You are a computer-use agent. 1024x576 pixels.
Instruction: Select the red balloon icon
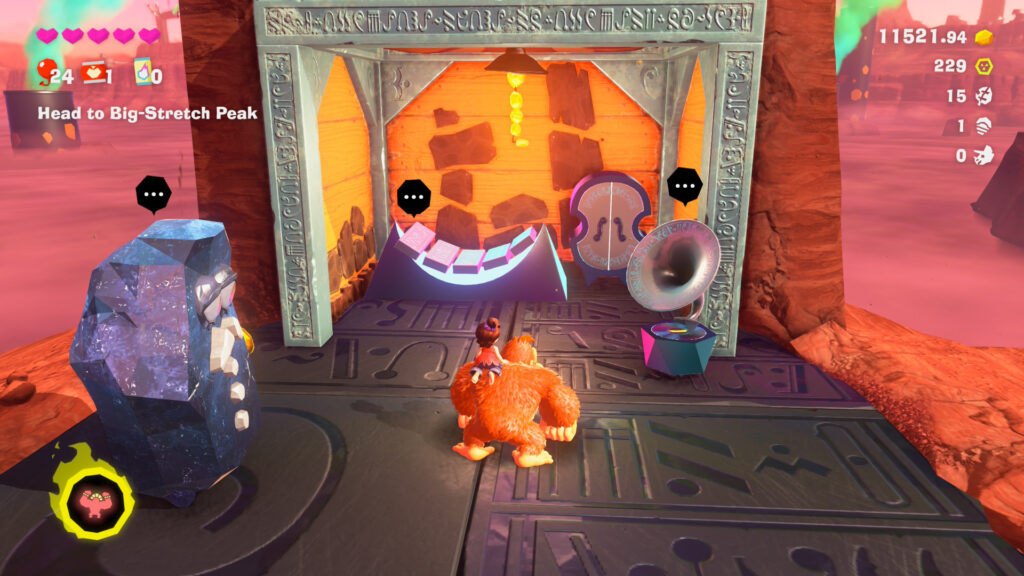click(x=47, y=71)
